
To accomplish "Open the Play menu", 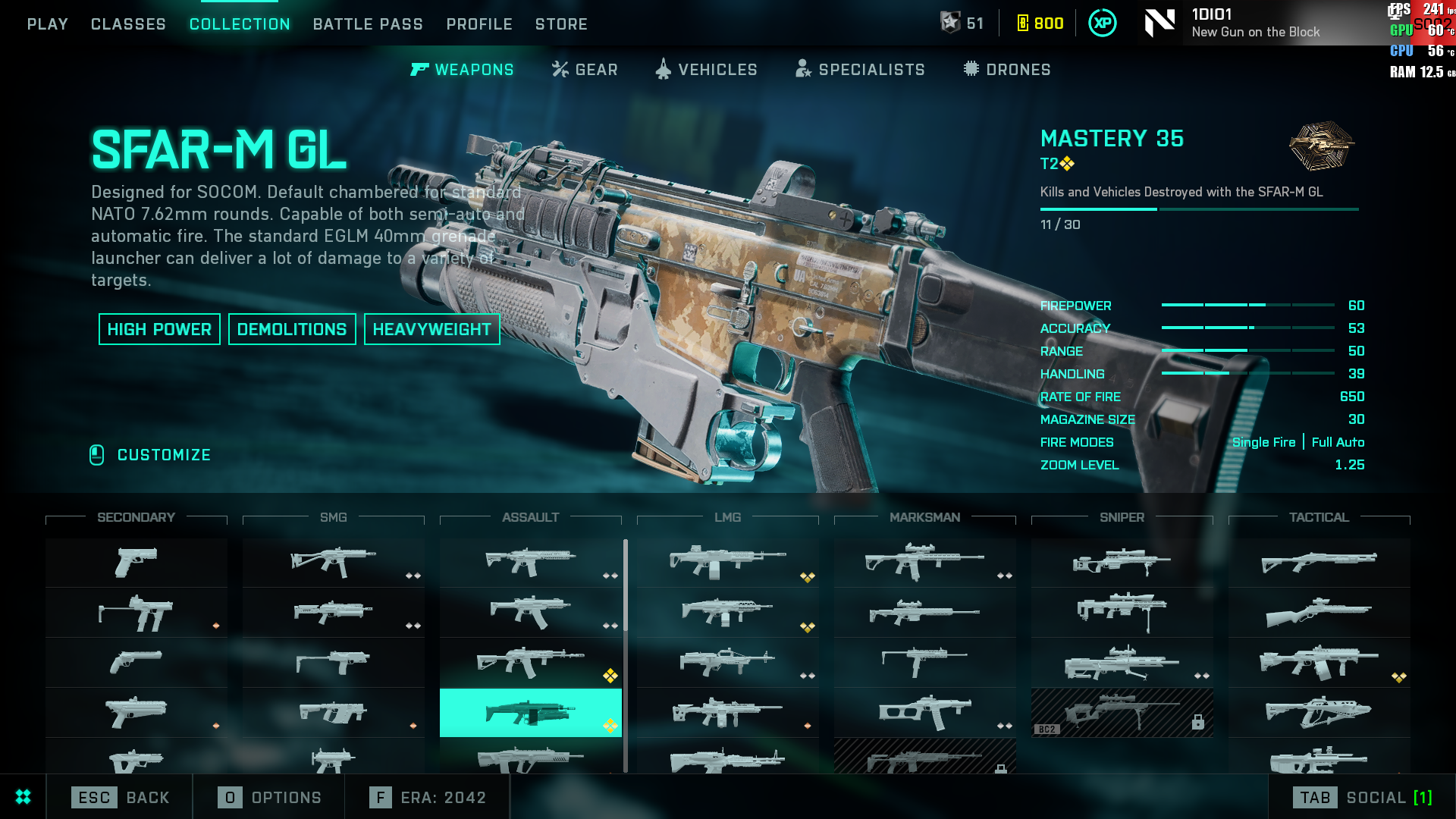I will [47, 24].
